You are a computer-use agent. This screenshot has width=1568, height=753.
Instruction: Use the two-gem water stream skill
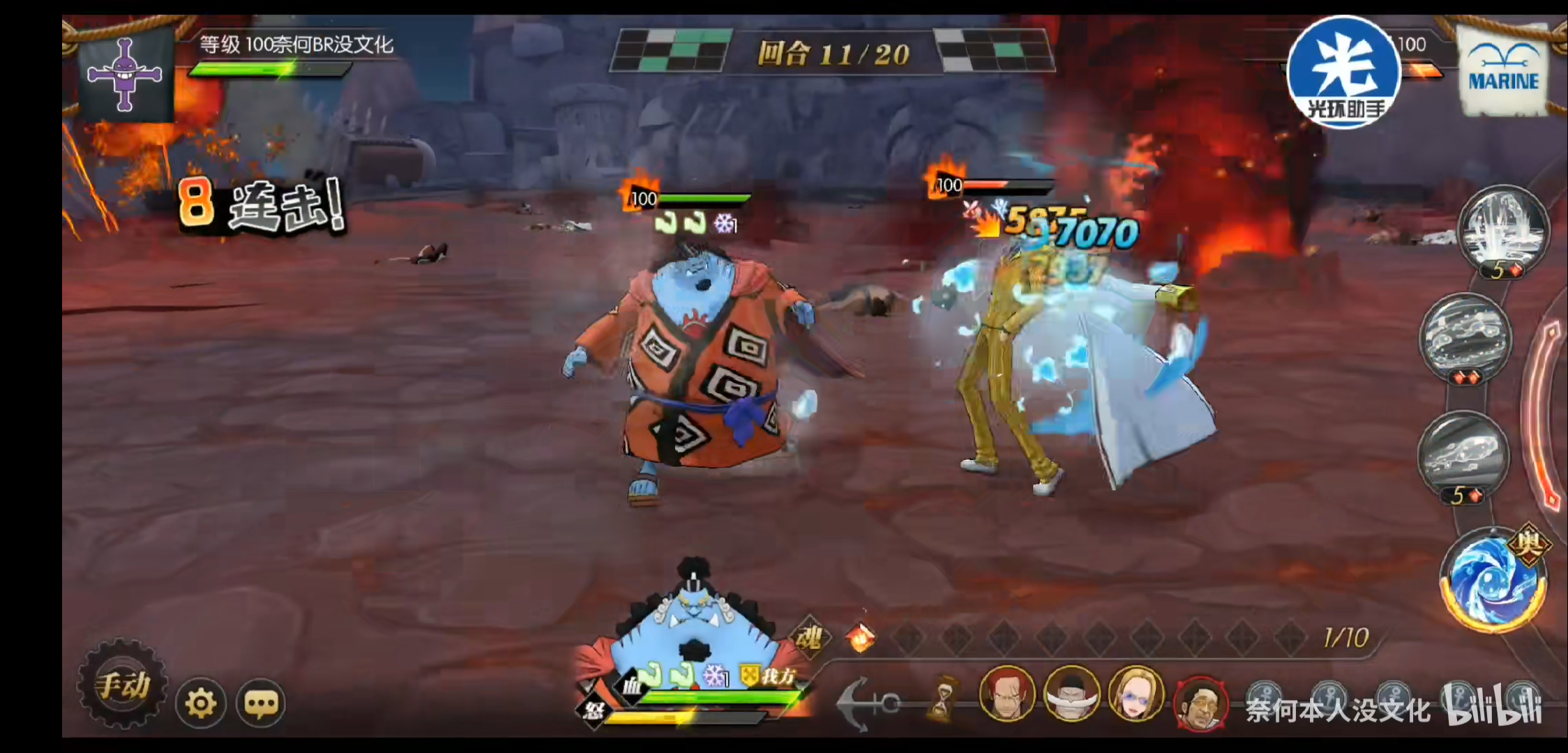(x=1465, y=337)
